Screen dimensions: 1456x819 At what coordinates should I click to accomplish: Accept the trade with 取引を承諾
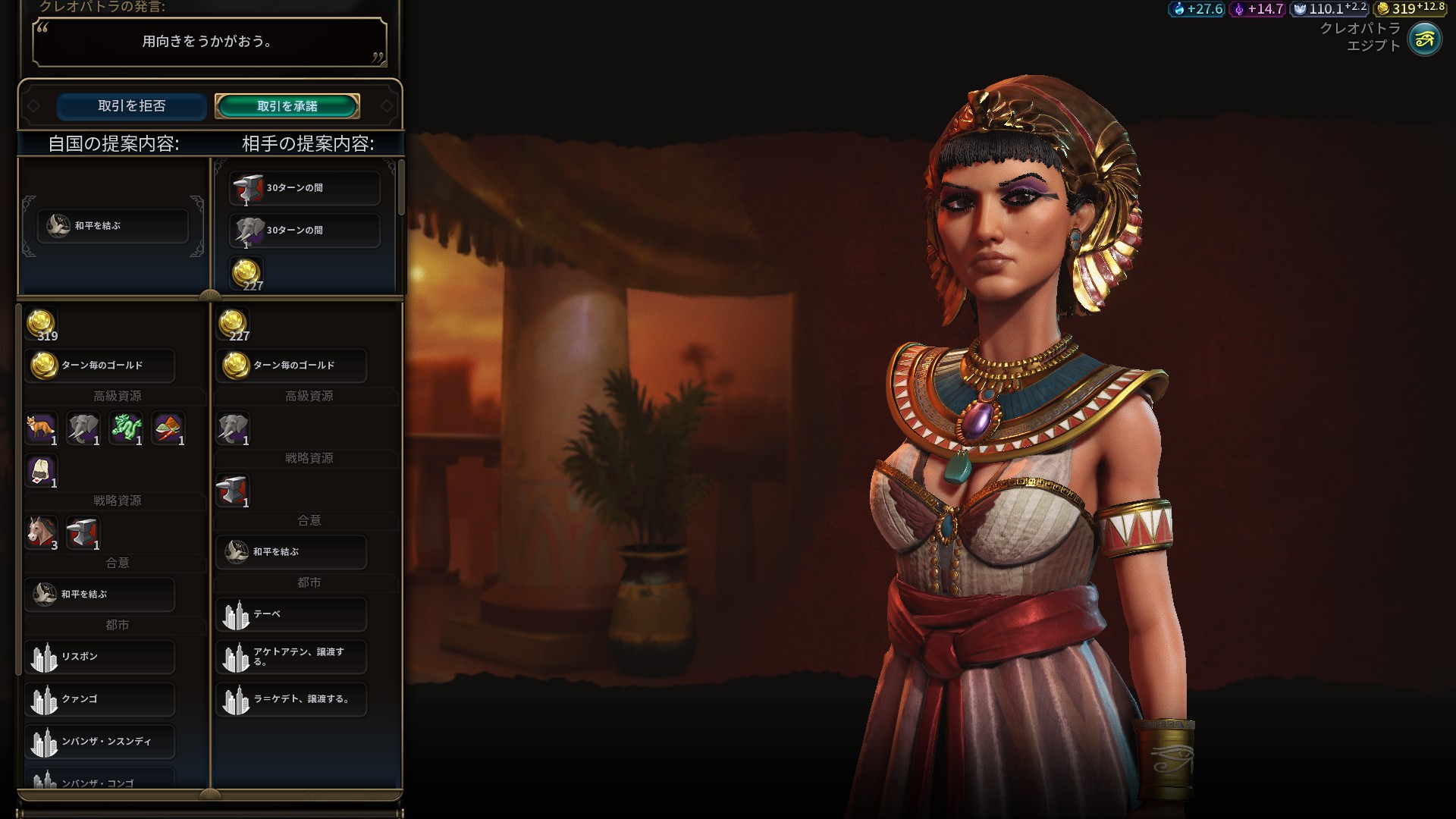point(287,106)
